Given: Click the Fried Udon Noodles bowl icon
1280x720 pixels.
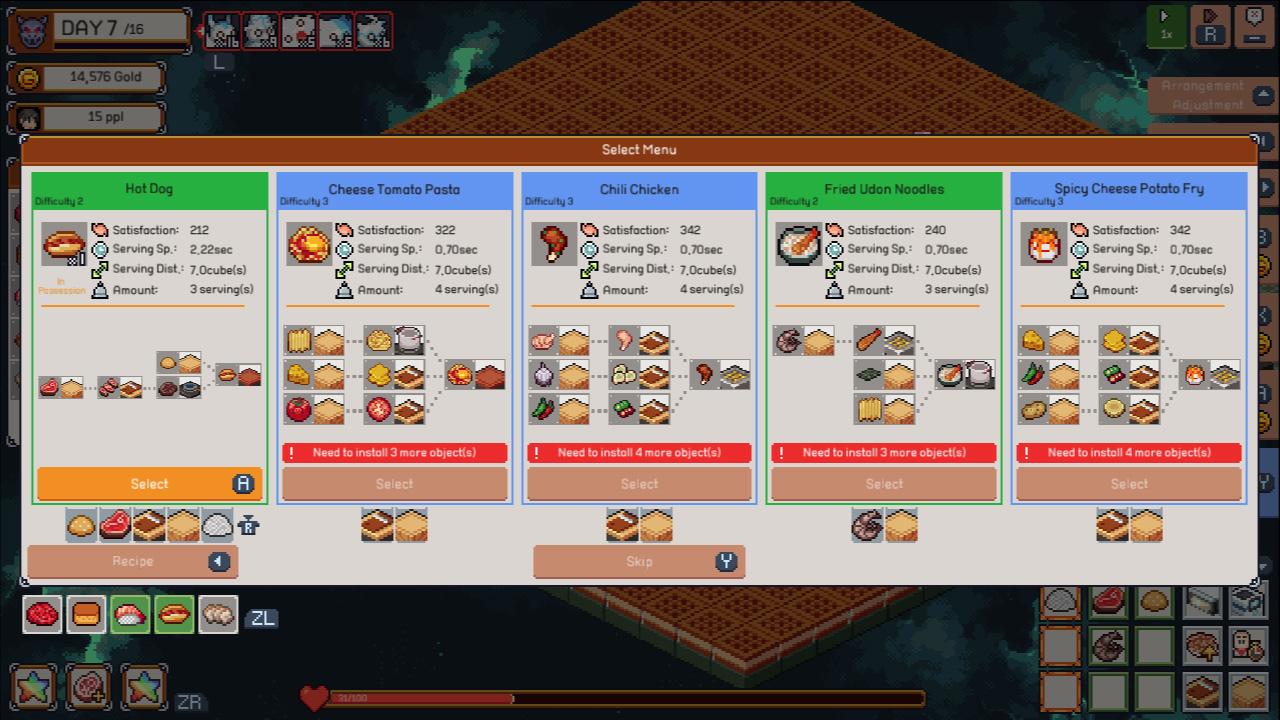Looking at the screenshot, I should [799, 243].
